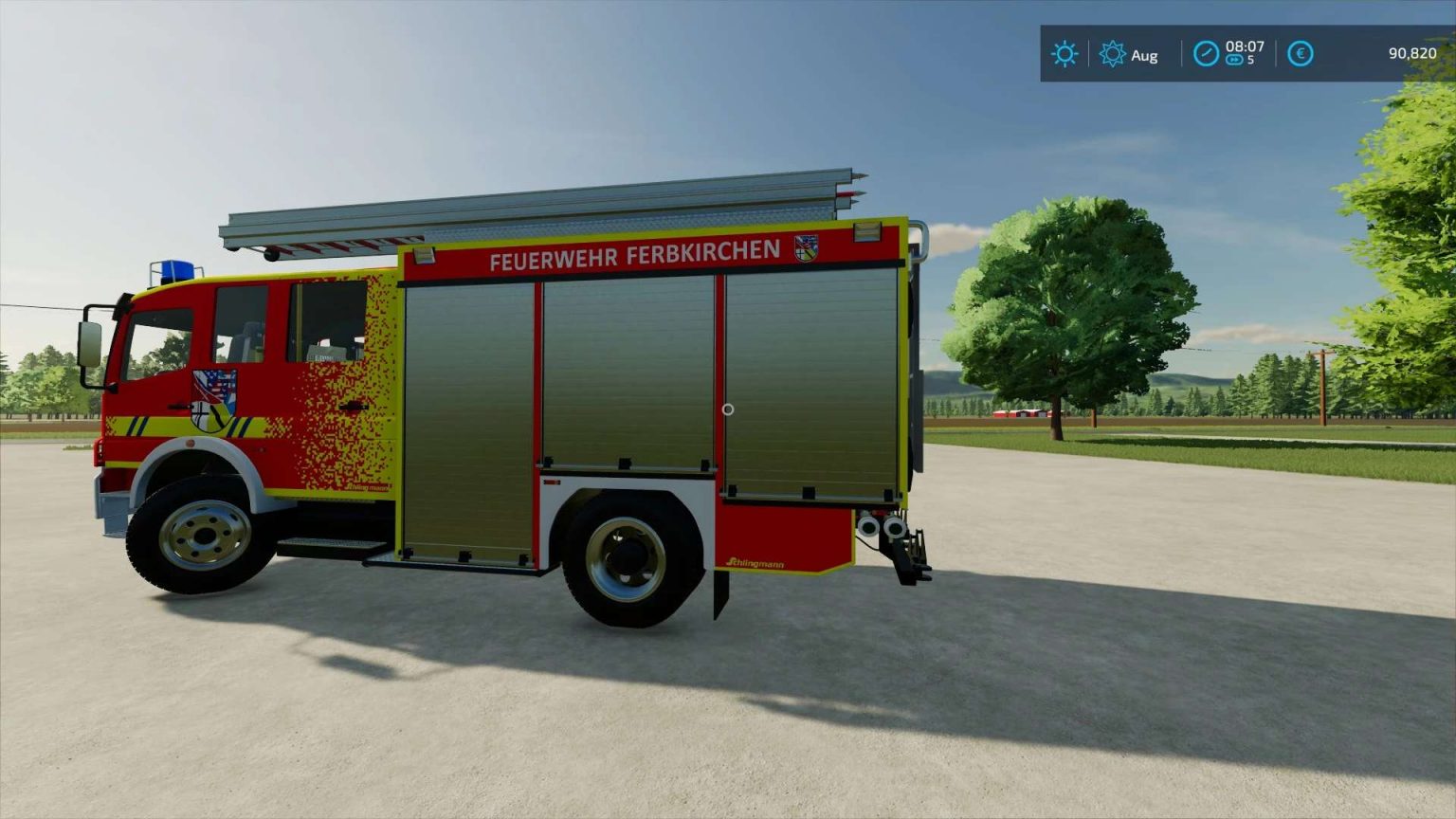Click the time fast-forward indicator
This screenshot has width=1456, height=819.
click(1233, 59)
